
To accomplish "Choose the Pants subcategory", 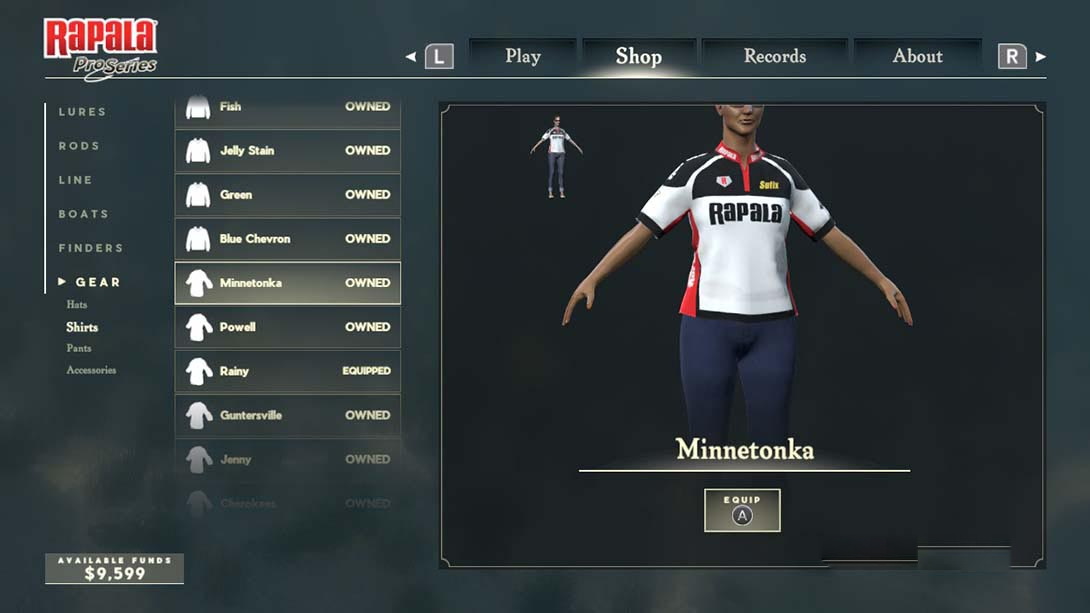I will [x=79, y=348].
